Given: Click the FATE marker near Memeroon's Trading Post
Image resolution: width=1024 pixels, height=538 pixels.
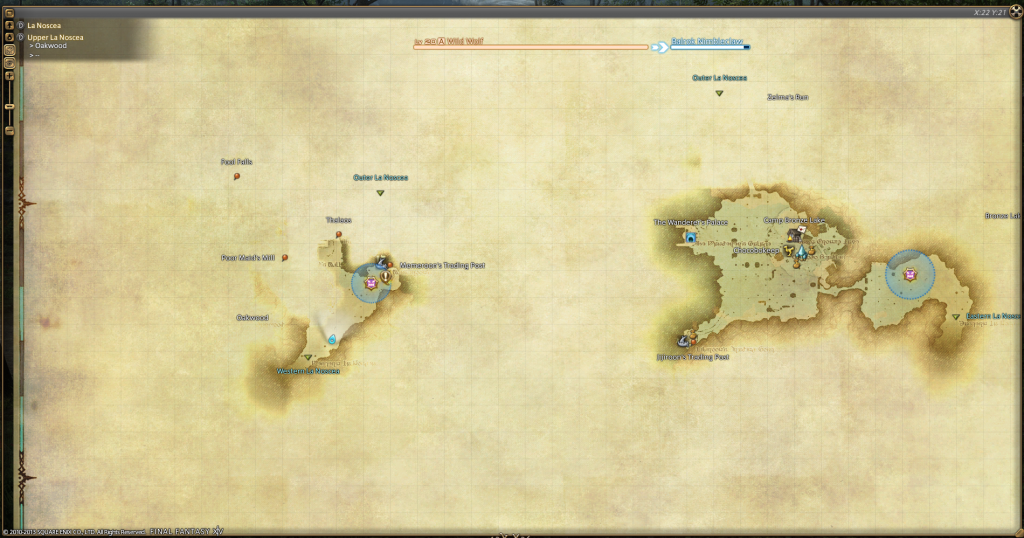Looking at the screenshot, I should click(371, 284).
